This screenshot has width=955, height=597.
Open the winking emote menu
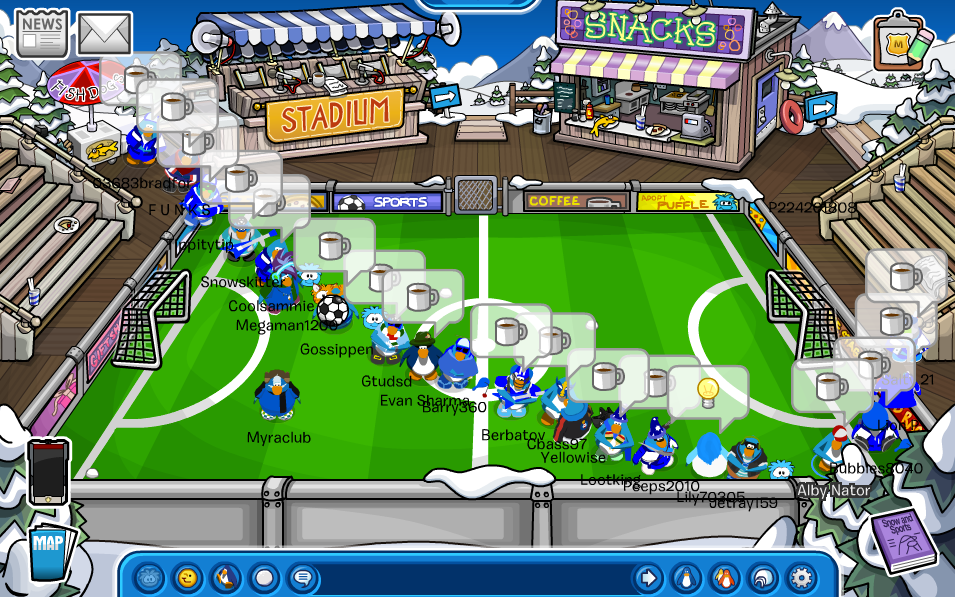point(187,577)
